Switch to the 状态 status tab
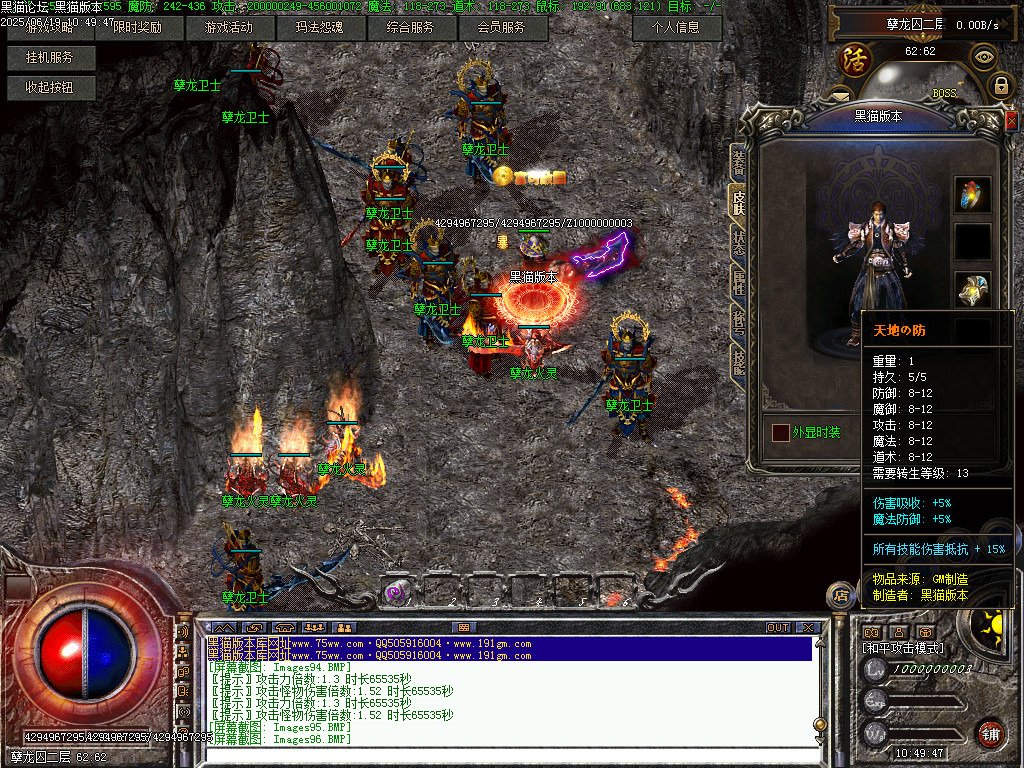1024x768 pixels. click(x=738, y=240)
